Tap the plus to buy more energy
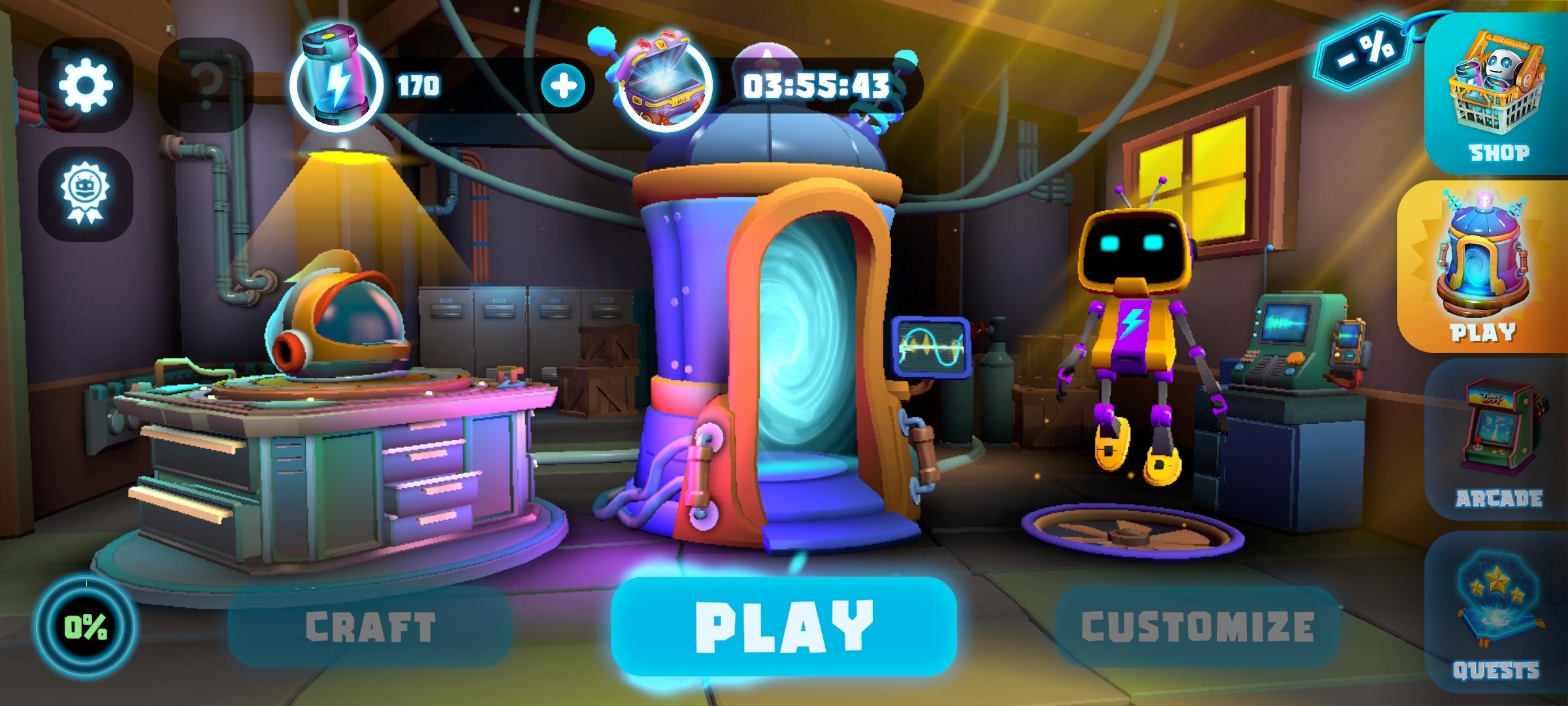Viewport: 1568px width, 706px height. pyautogui.click(x=562, y=84)
